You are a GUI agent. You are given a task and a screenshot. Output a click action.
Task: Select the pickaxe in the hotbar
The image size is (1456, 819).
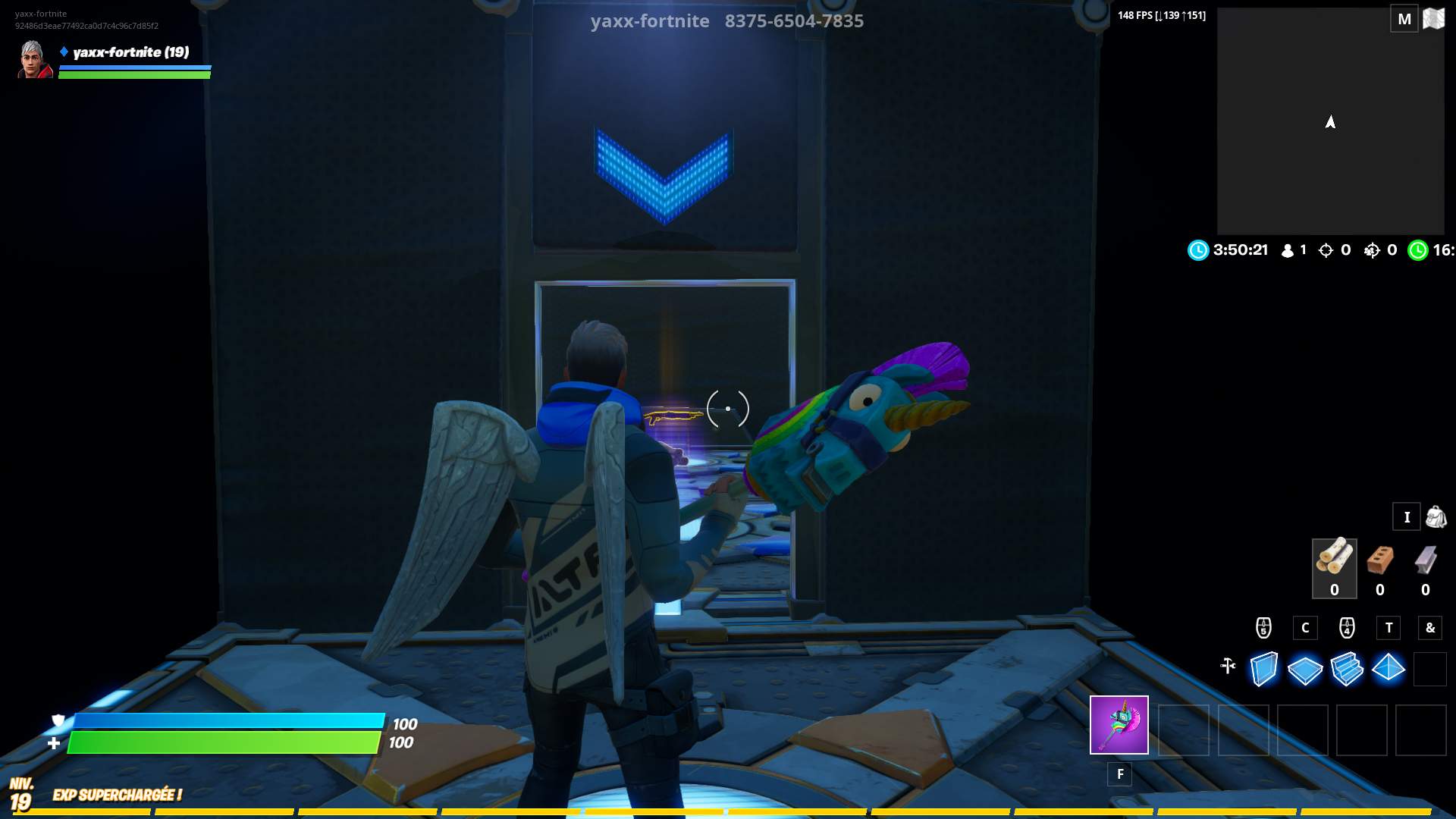pos(1119,725)
